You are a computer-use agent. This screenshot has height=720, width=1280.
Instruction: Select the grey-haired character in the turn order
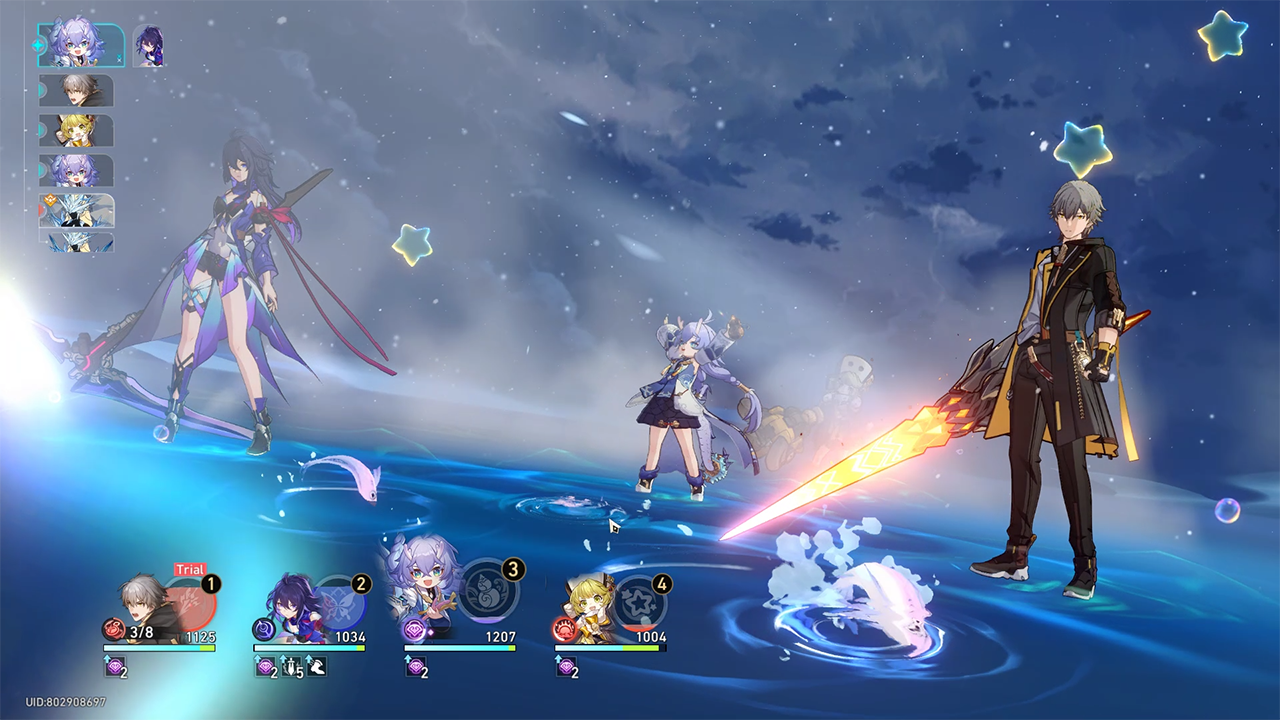[x=77, y=91]
